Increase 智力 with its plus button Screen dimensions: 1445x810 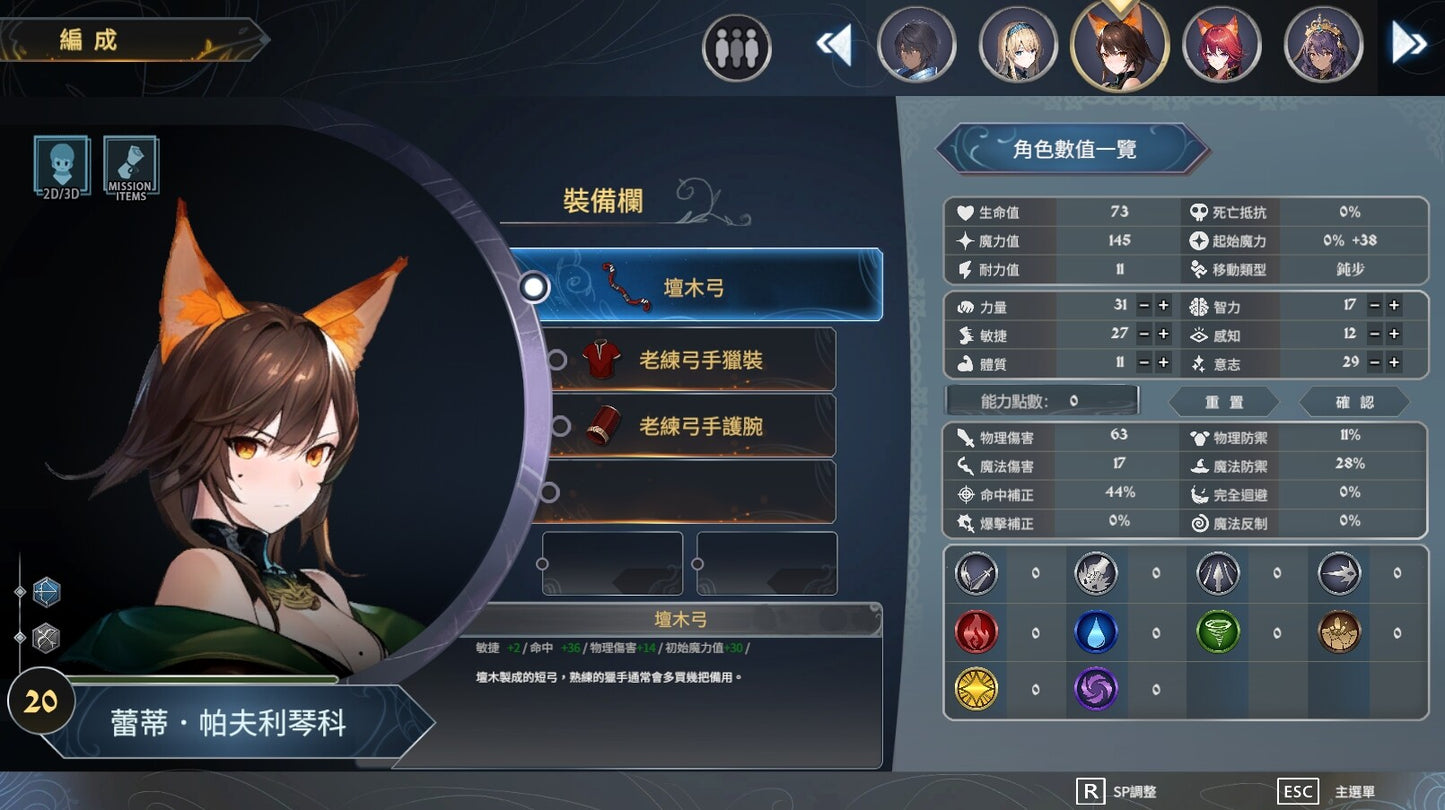1394,306
